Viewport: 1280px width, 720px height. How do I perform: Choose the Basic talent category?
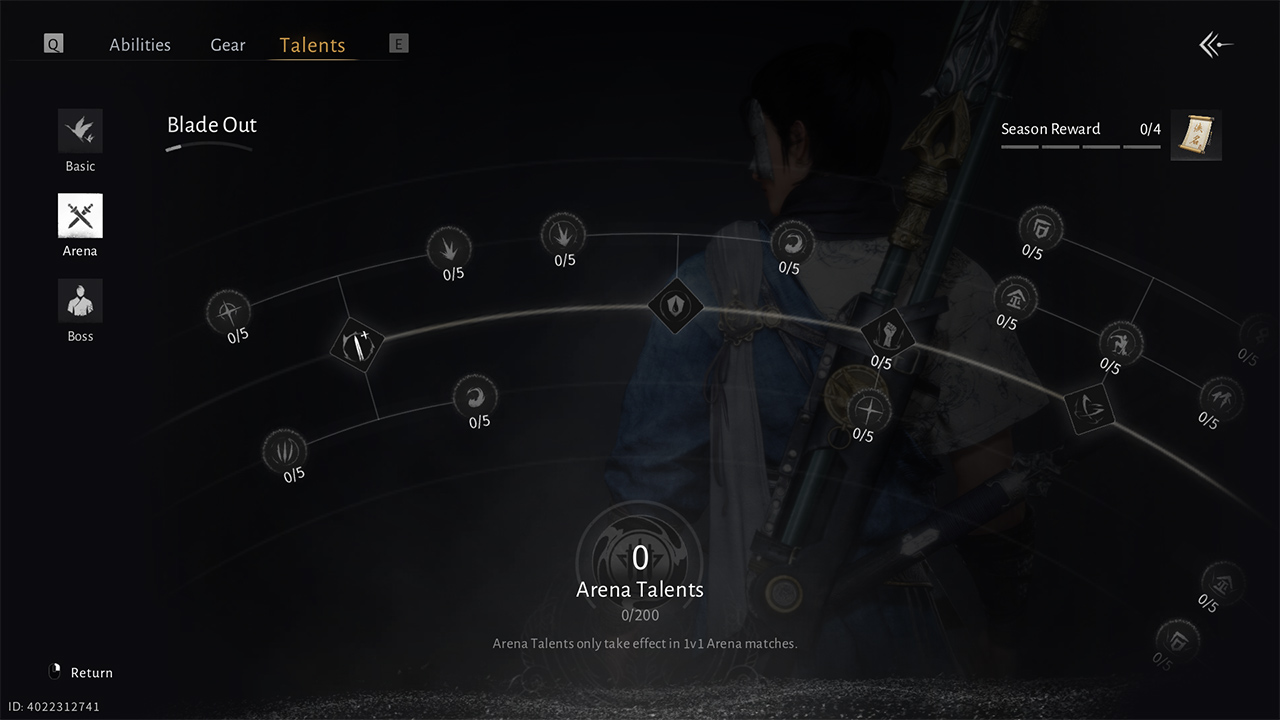[x=80, y=132]
